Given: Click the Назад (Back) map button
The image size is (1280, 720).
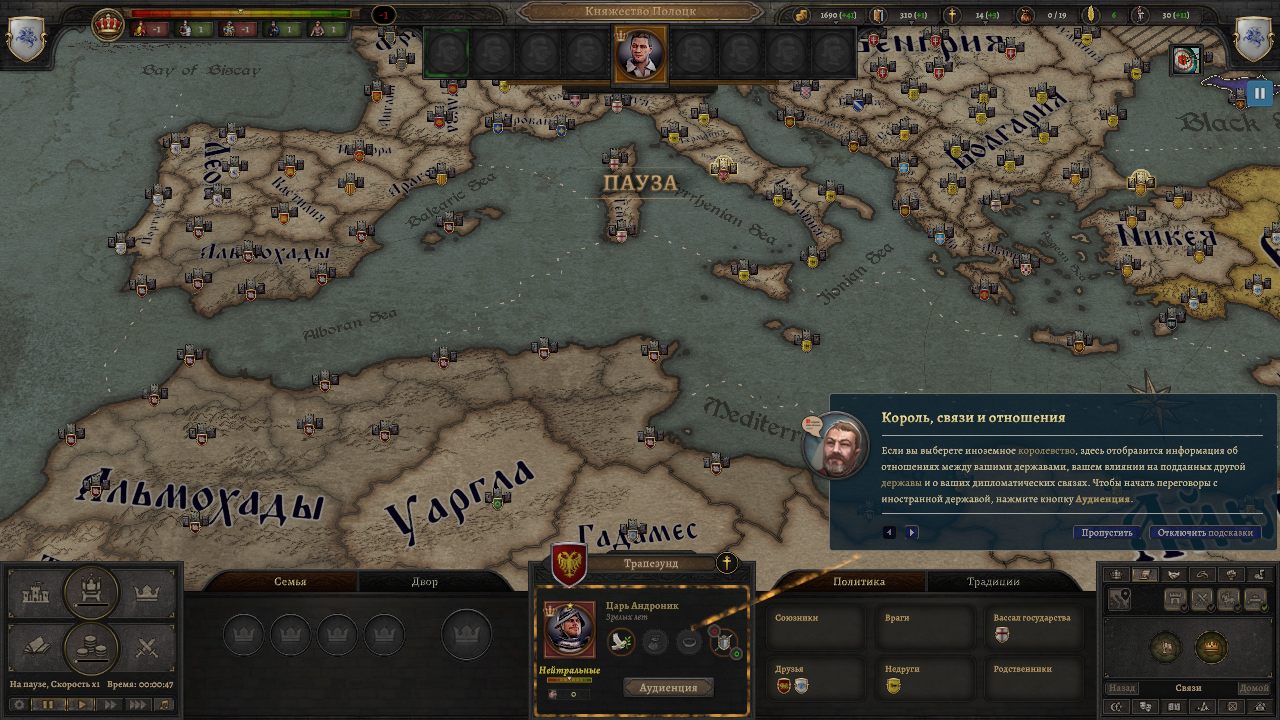Looking at the screenshot, I should pos(1121,688).
